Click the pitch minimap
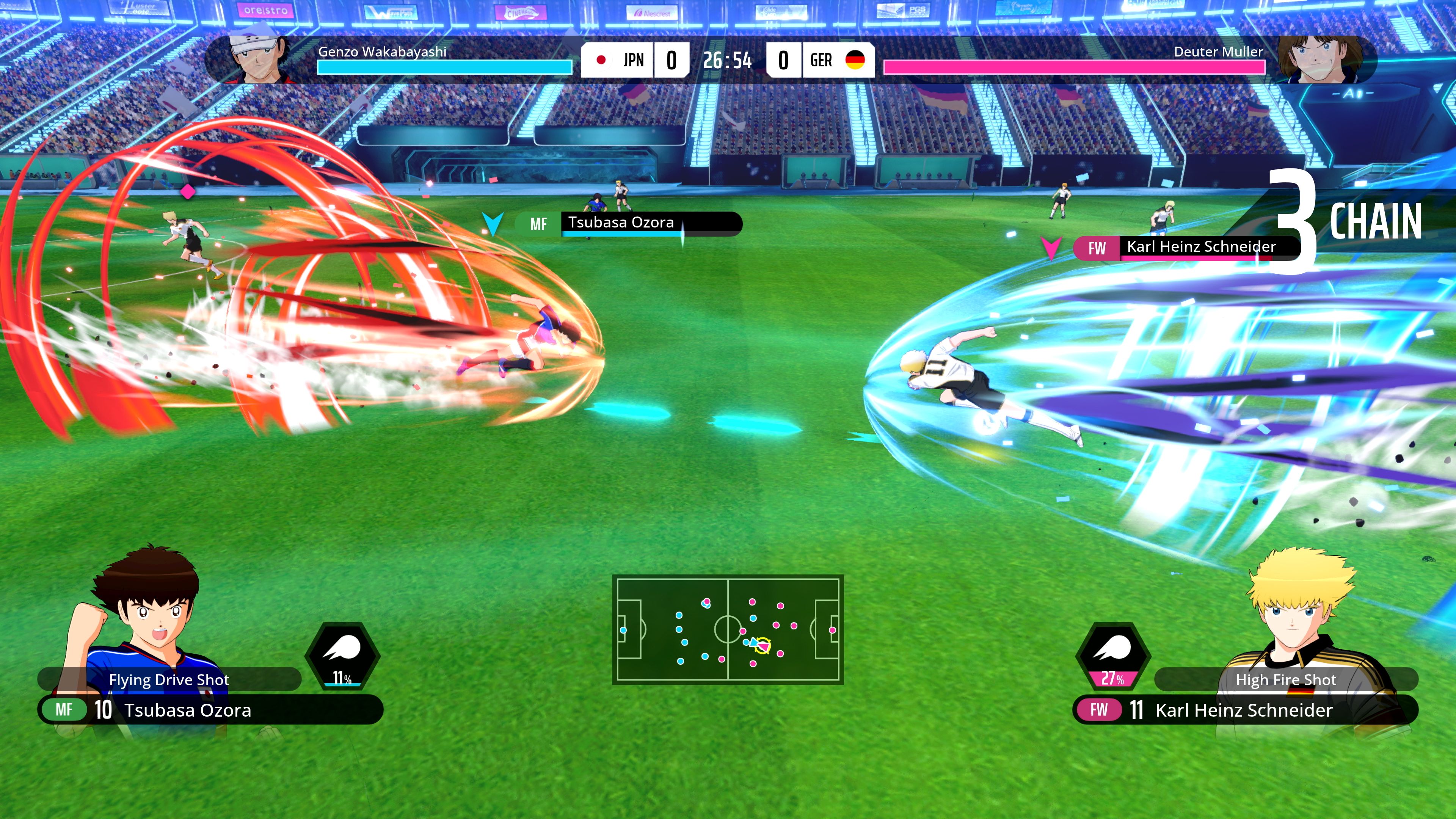This screenshot has height=819, width=1456. (728, 630)
